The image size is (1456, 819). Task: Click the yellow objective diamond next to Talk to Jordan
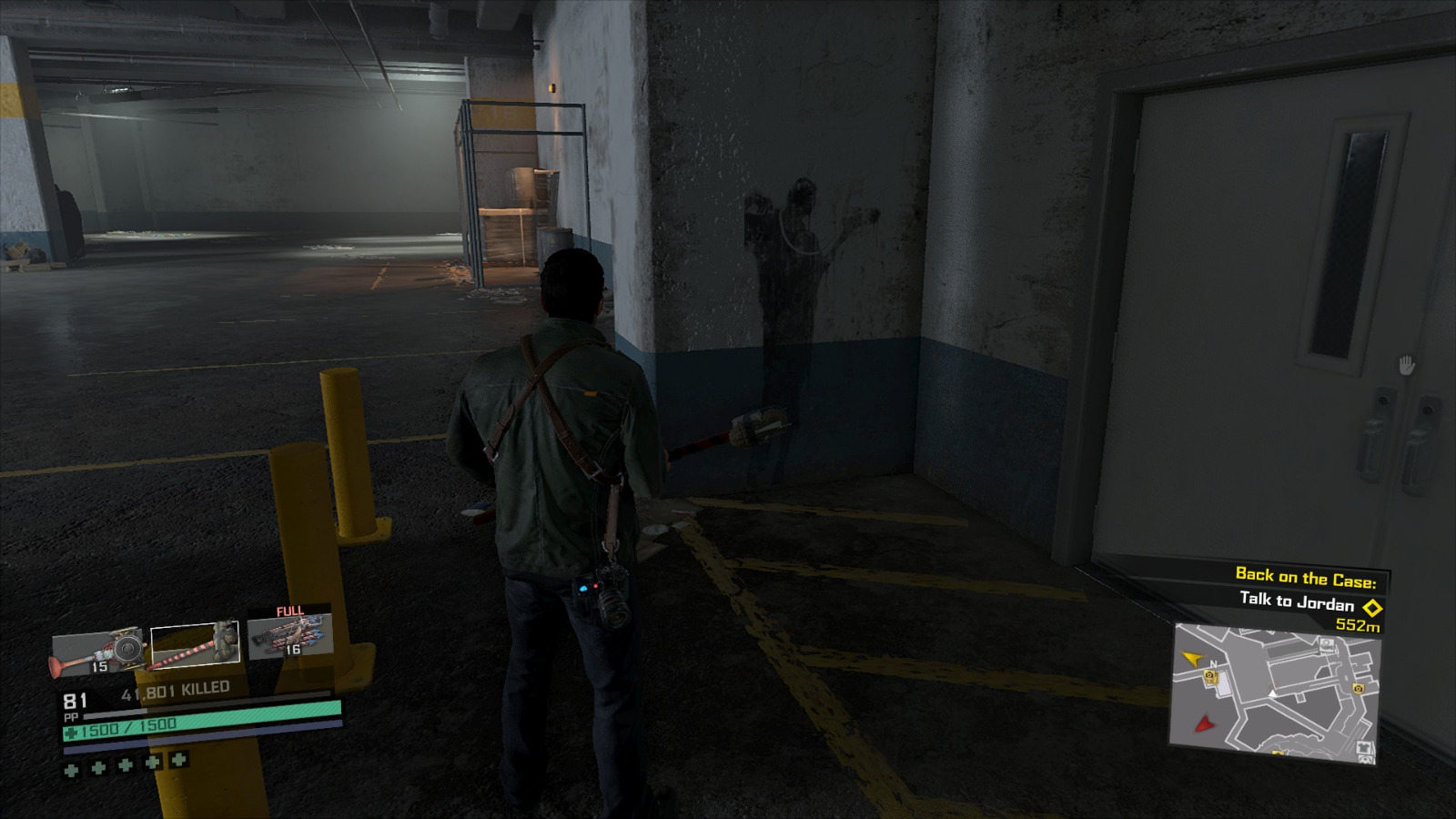(1372, 607)
